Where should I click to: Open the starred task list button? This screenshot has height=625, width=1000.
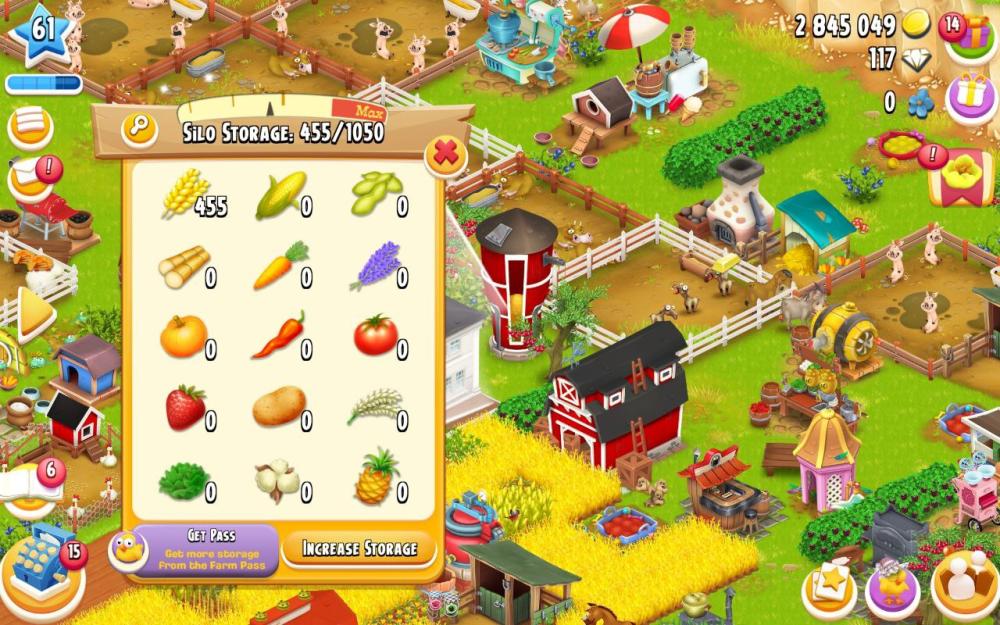(829, 589)
